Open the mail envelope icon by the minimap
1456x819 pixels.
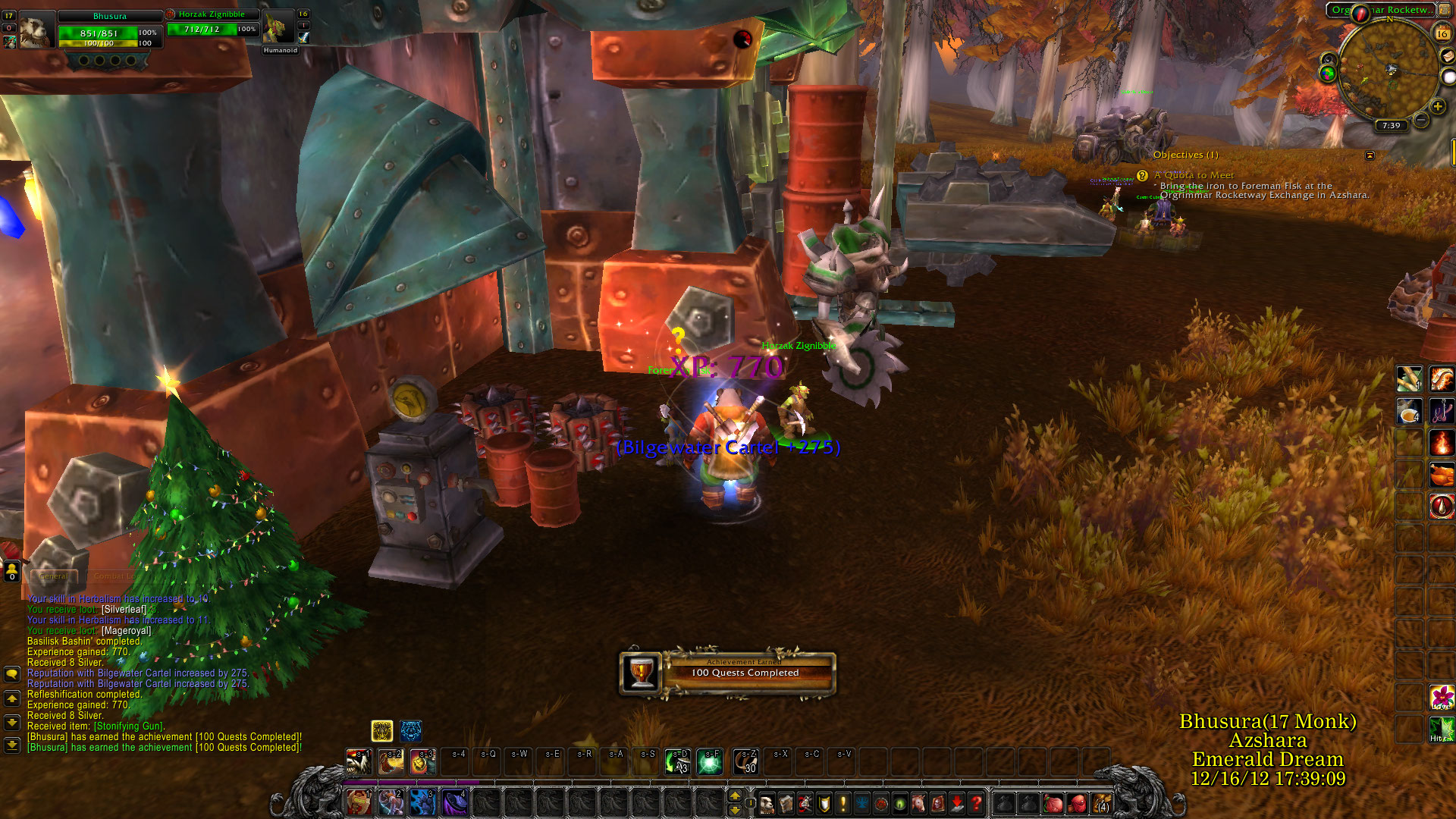click(x=1446, y=55)
